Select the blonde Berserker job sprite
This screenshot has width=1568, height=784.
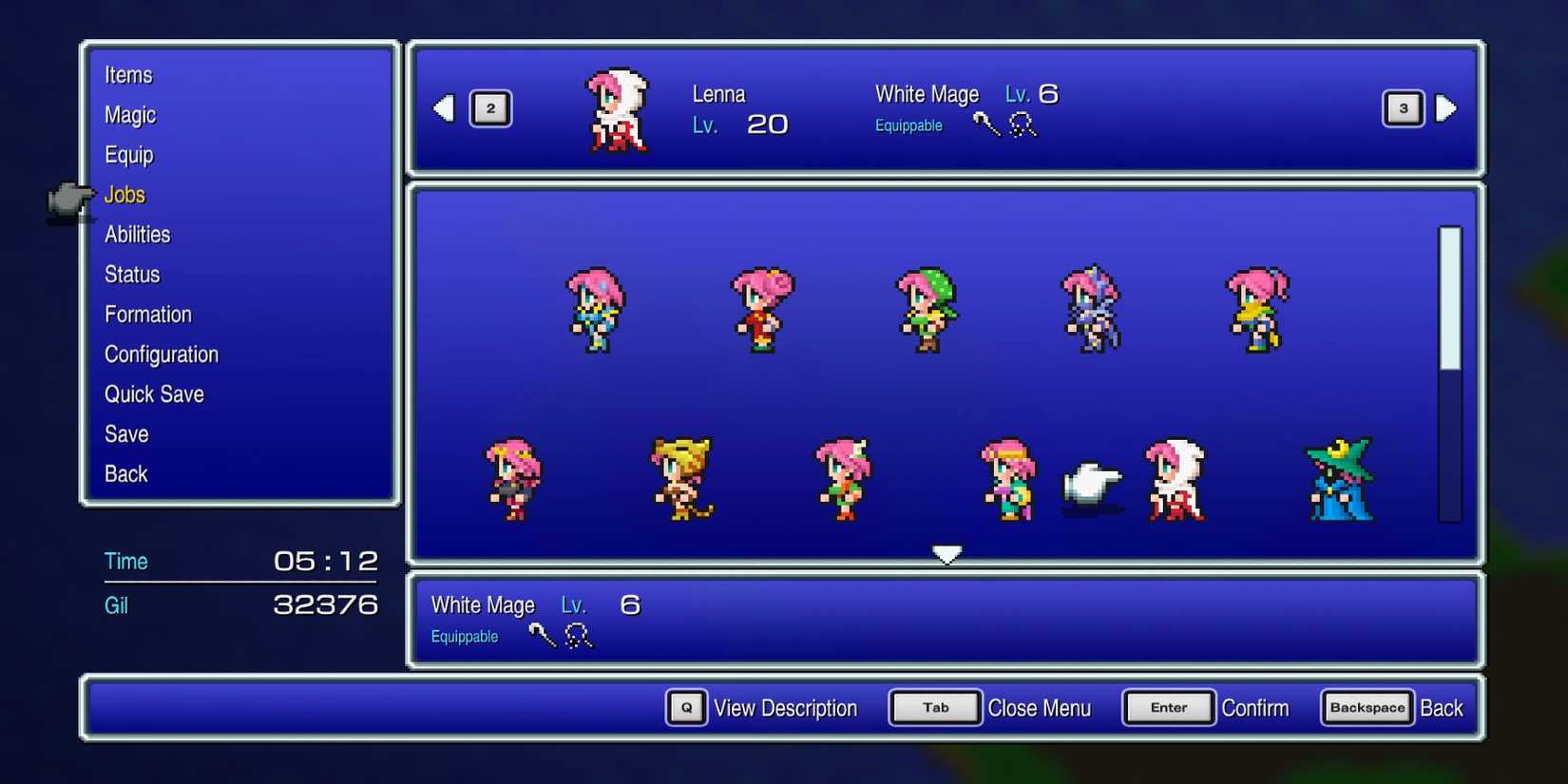click(681, 480)
